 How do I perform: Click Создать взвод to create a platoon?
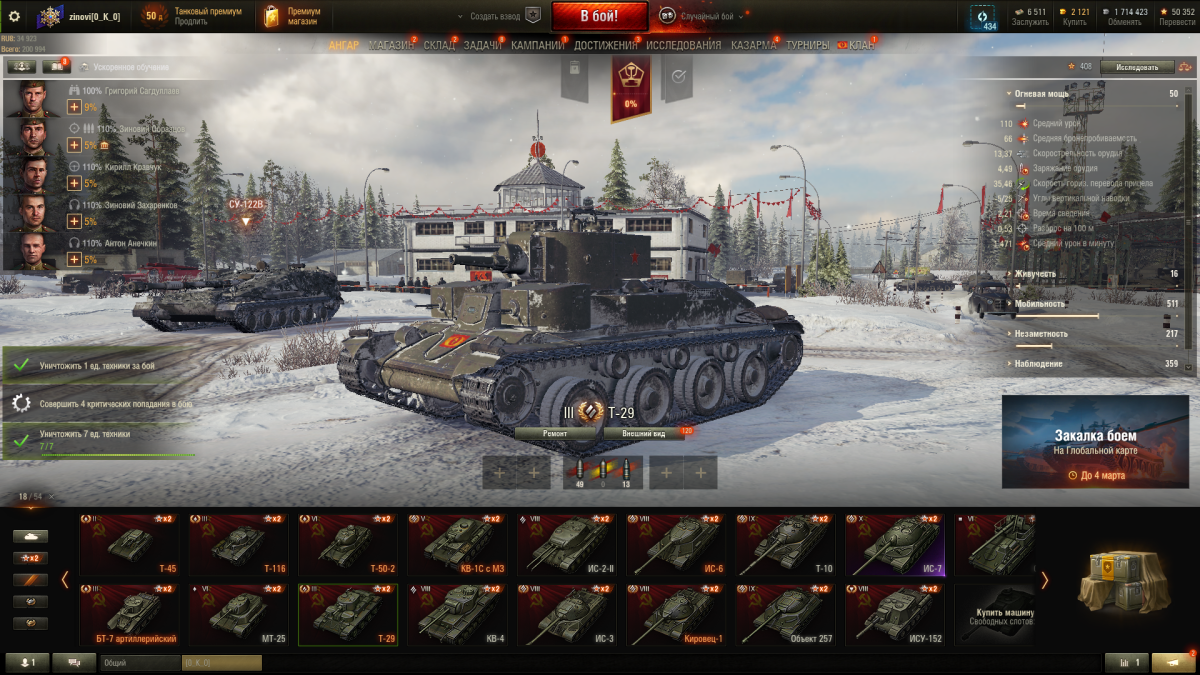[x=497, y=16]
